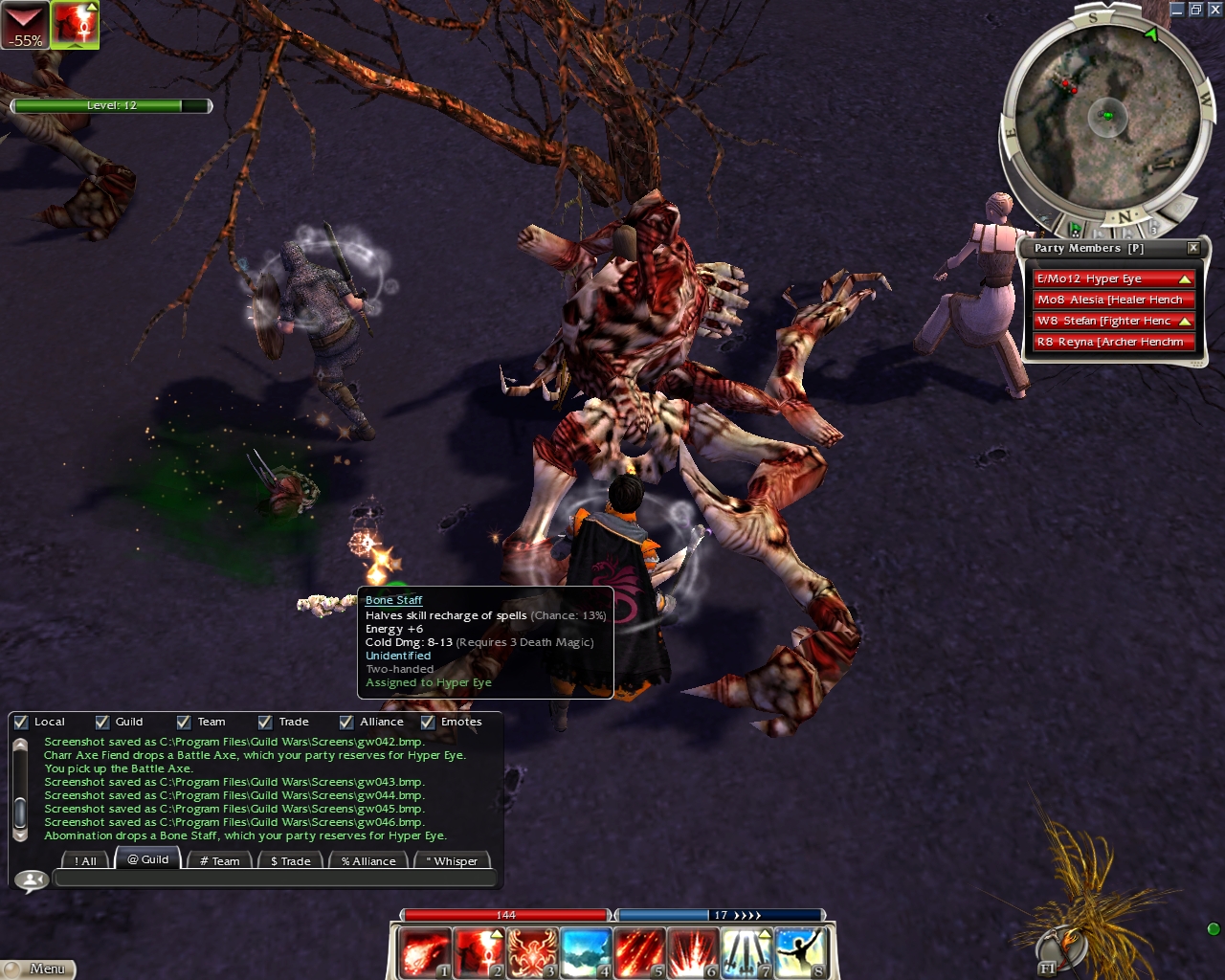The image size is (1225, 980).
Task: Use the glowing swords skill in slot 7
Action: pos(746,953)
